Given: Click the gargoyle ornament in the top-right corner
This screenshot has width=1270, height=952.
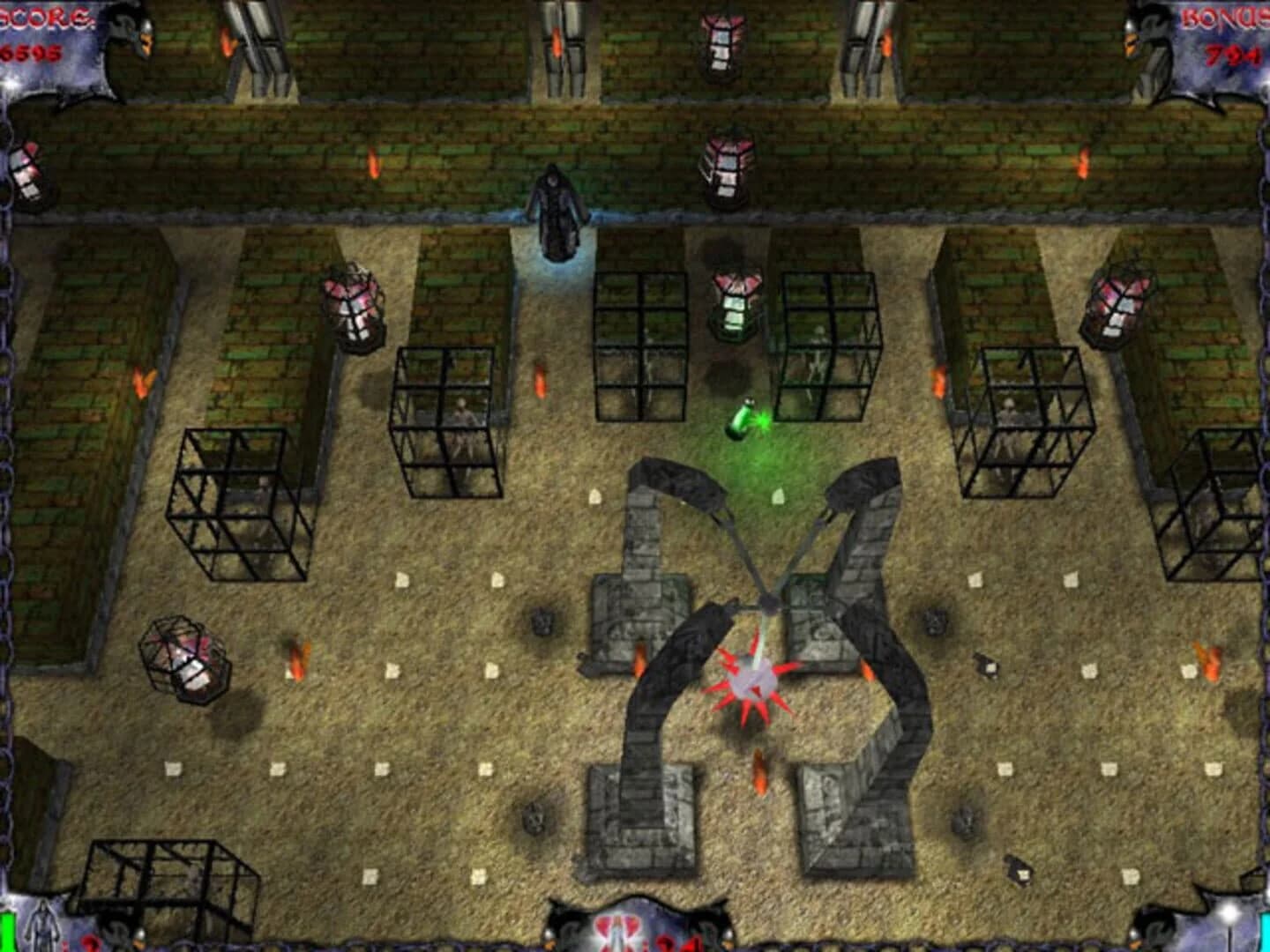Looking at the screenshot, I should [x=1147, y=40].
